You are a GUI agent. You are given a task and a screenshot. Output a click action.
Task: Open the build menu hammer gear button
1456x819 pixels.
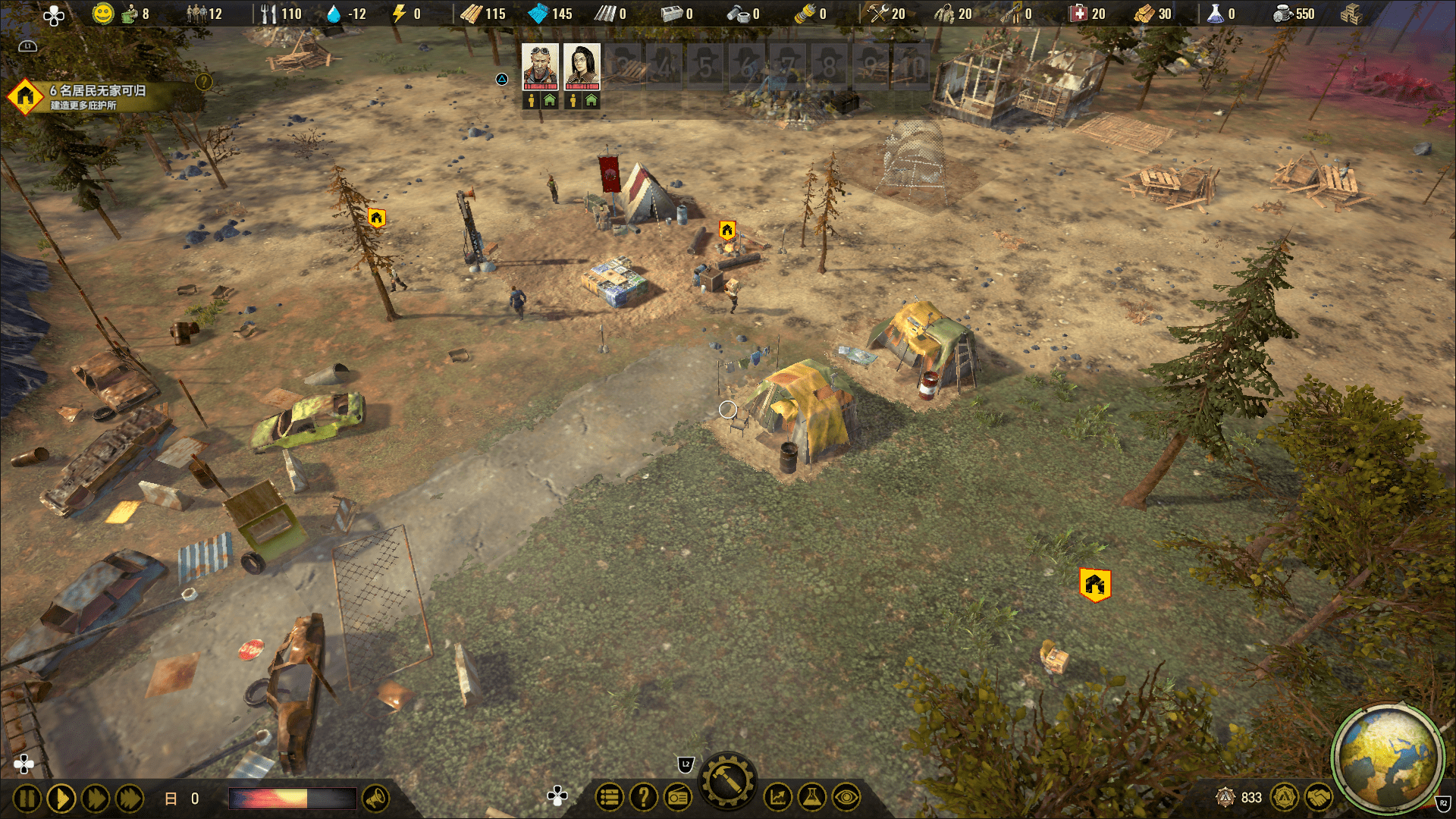[728, 782]
